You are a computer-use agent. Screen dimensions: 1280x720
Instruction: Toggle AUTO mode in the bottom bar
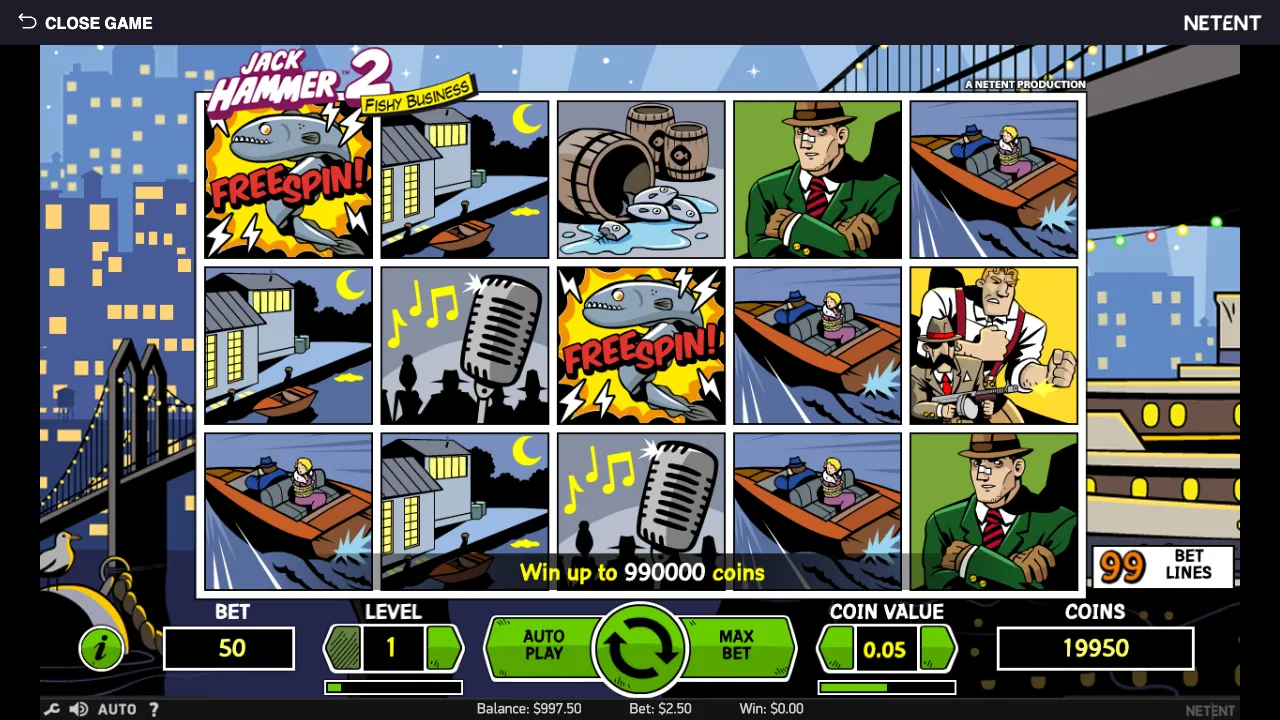117,709
